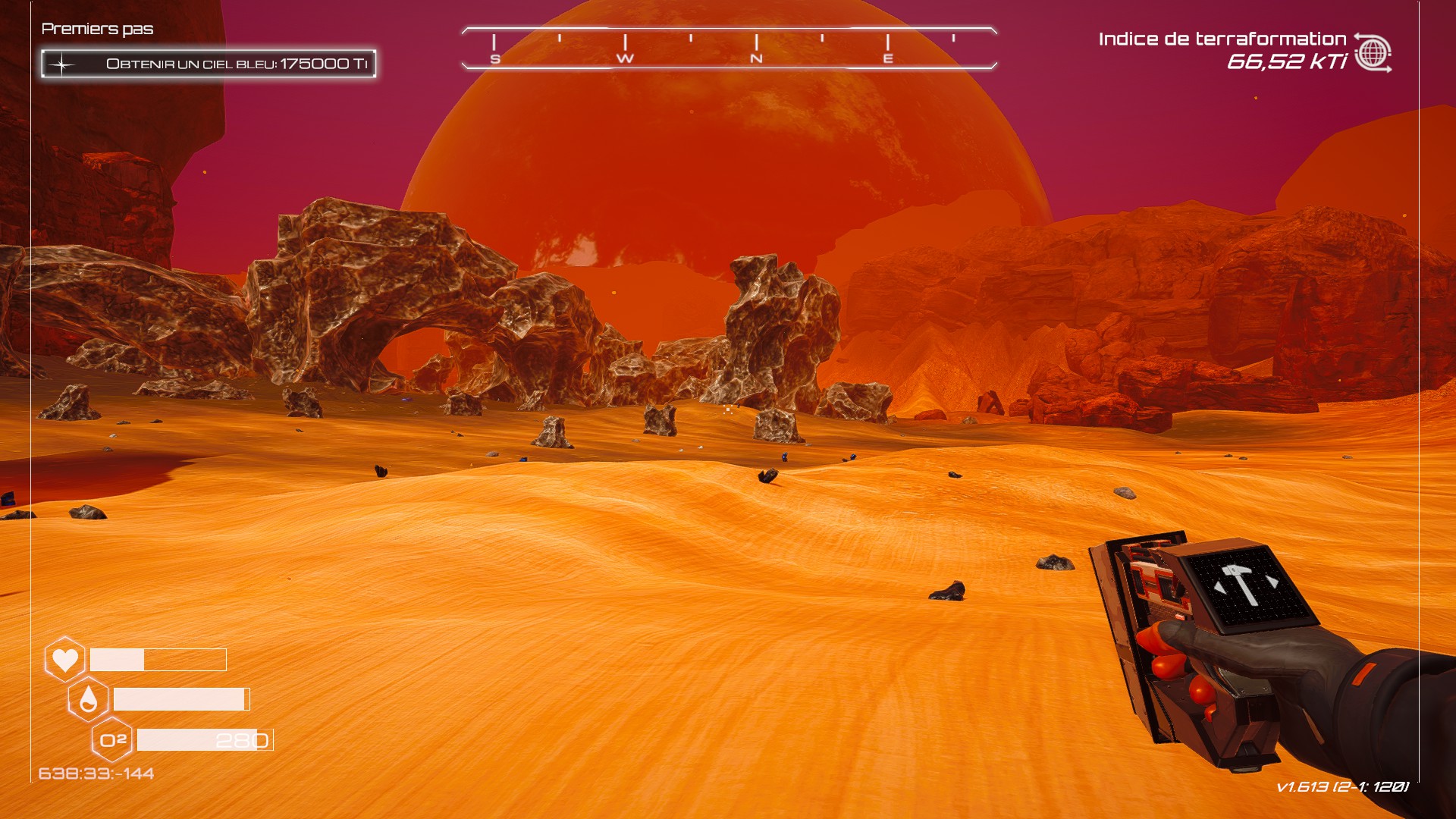This screenshot has width=1456, height=819.
Task: Click the heart health icon
Action: (64, 659)
